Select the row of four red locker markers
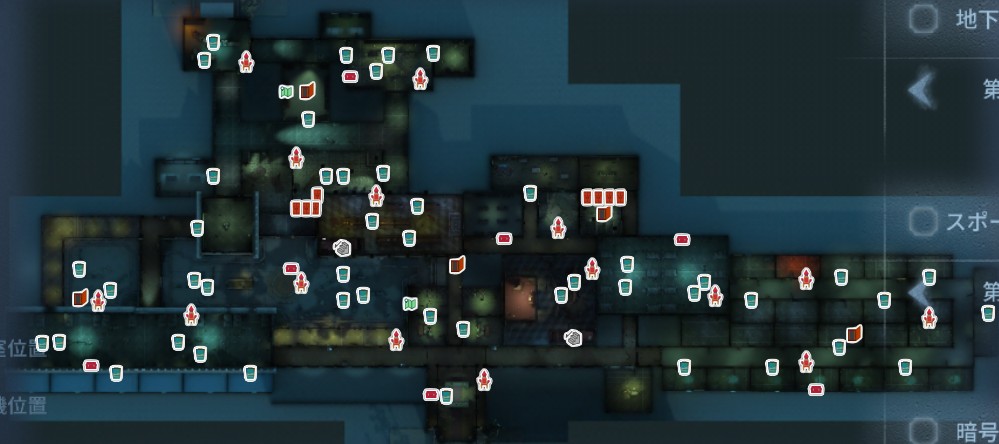999x444 pixels. pyautogui.click(x=604, y=197)
